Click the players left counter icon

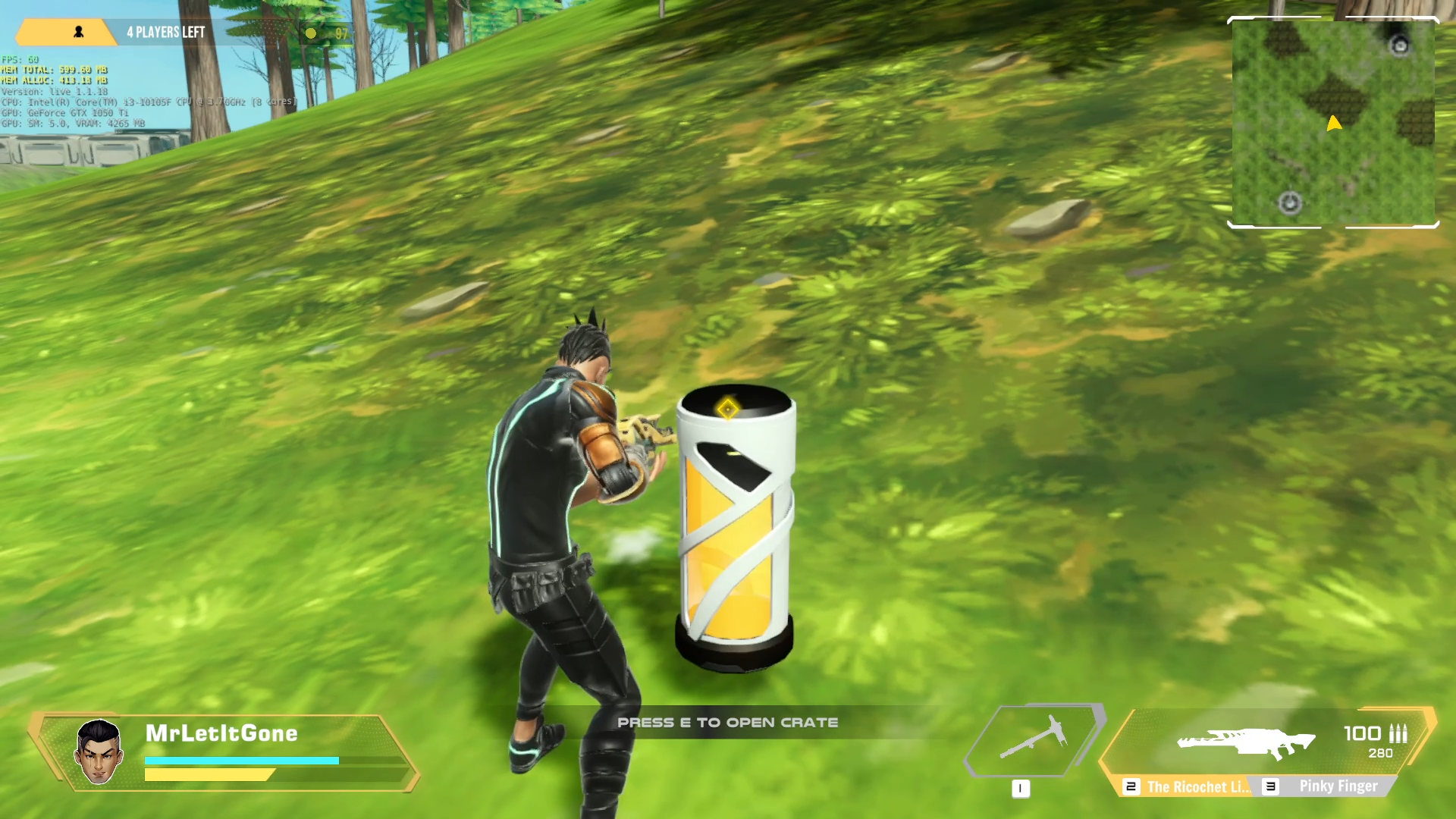tap(78, 32)
